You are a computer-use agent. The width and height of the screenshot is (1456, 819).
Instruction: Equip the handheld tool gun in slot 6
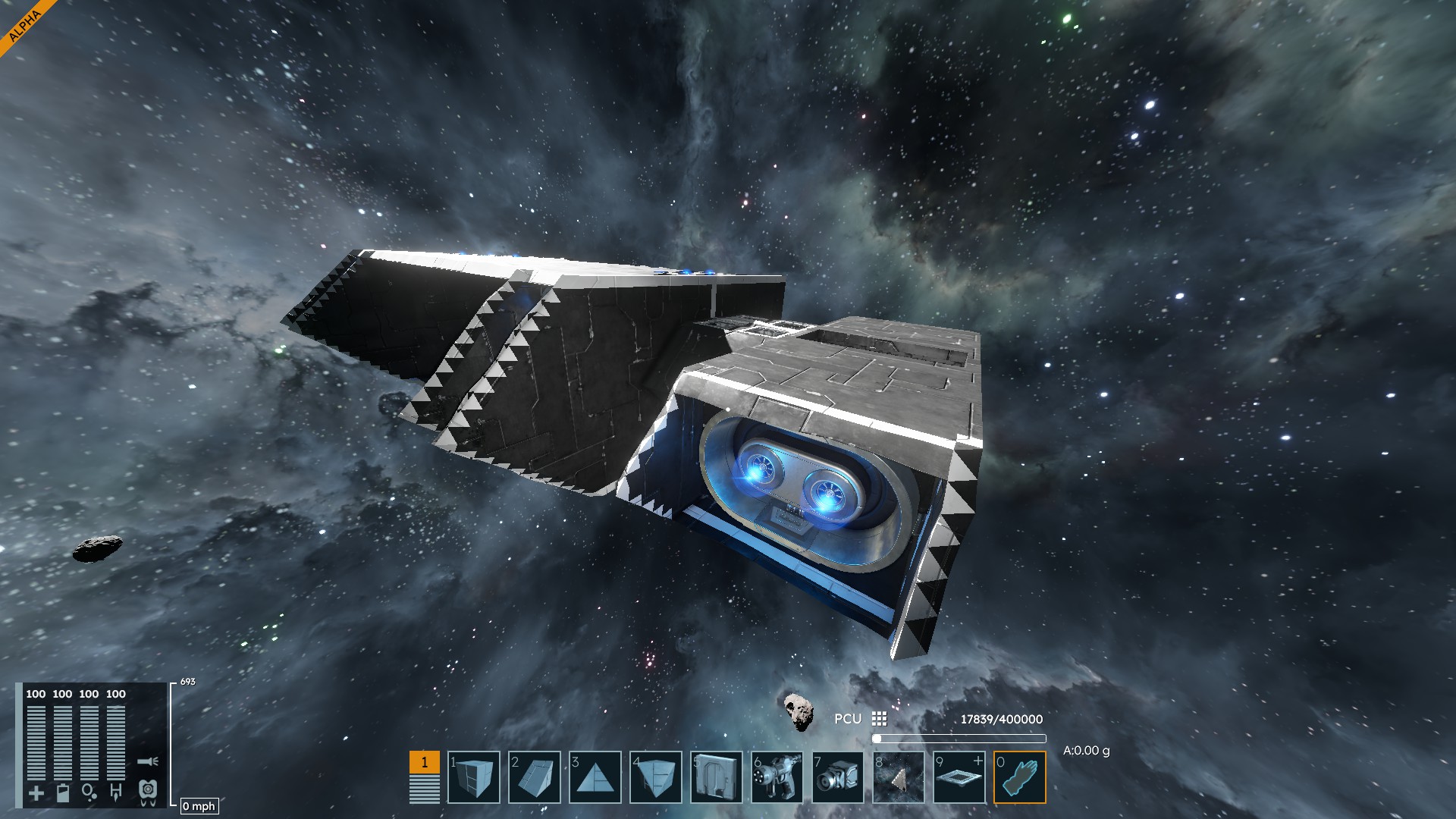tap(777, 777)
